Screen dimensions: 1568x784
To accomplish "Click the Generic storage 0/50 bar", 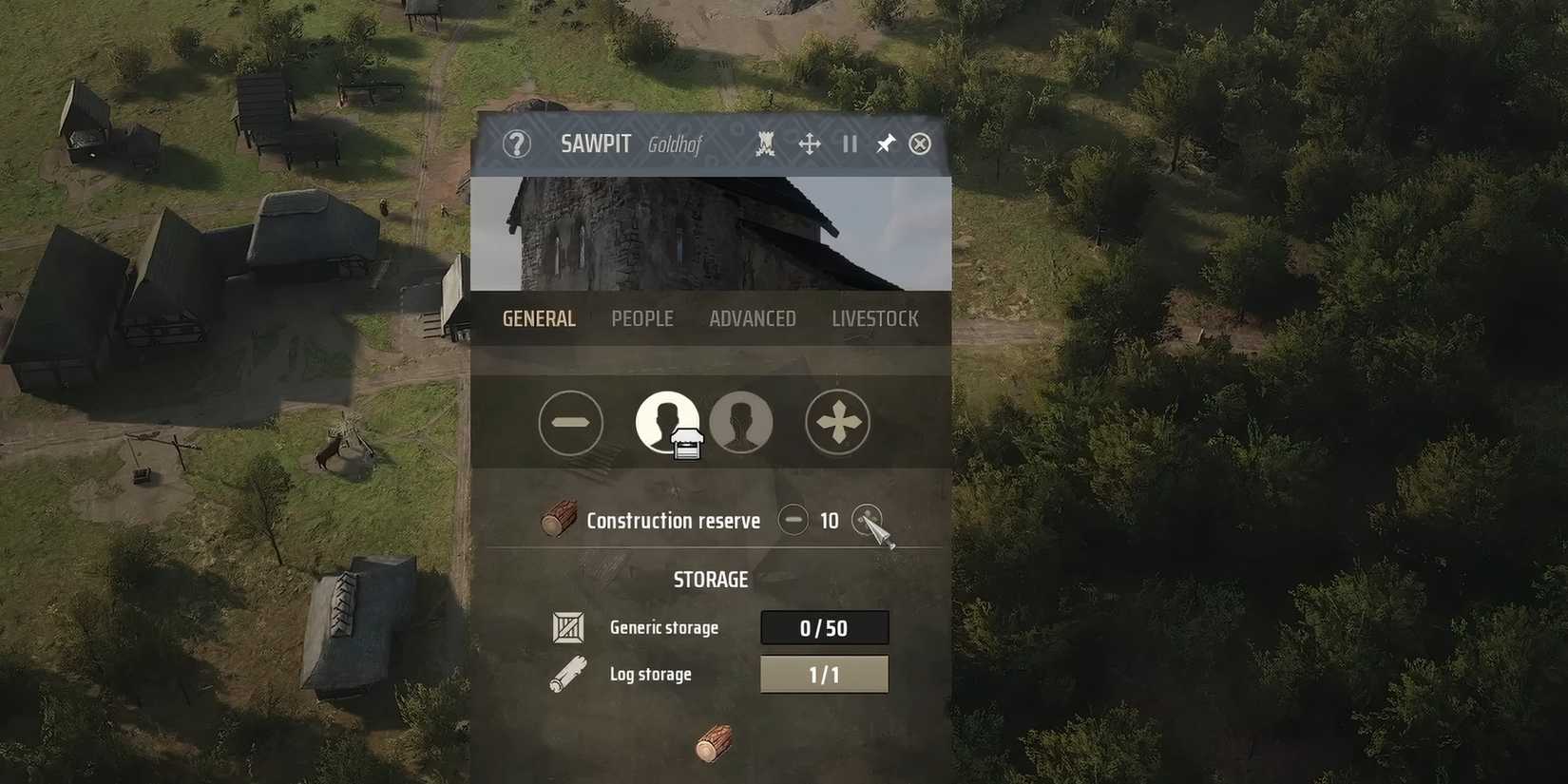I will (824, 627).
